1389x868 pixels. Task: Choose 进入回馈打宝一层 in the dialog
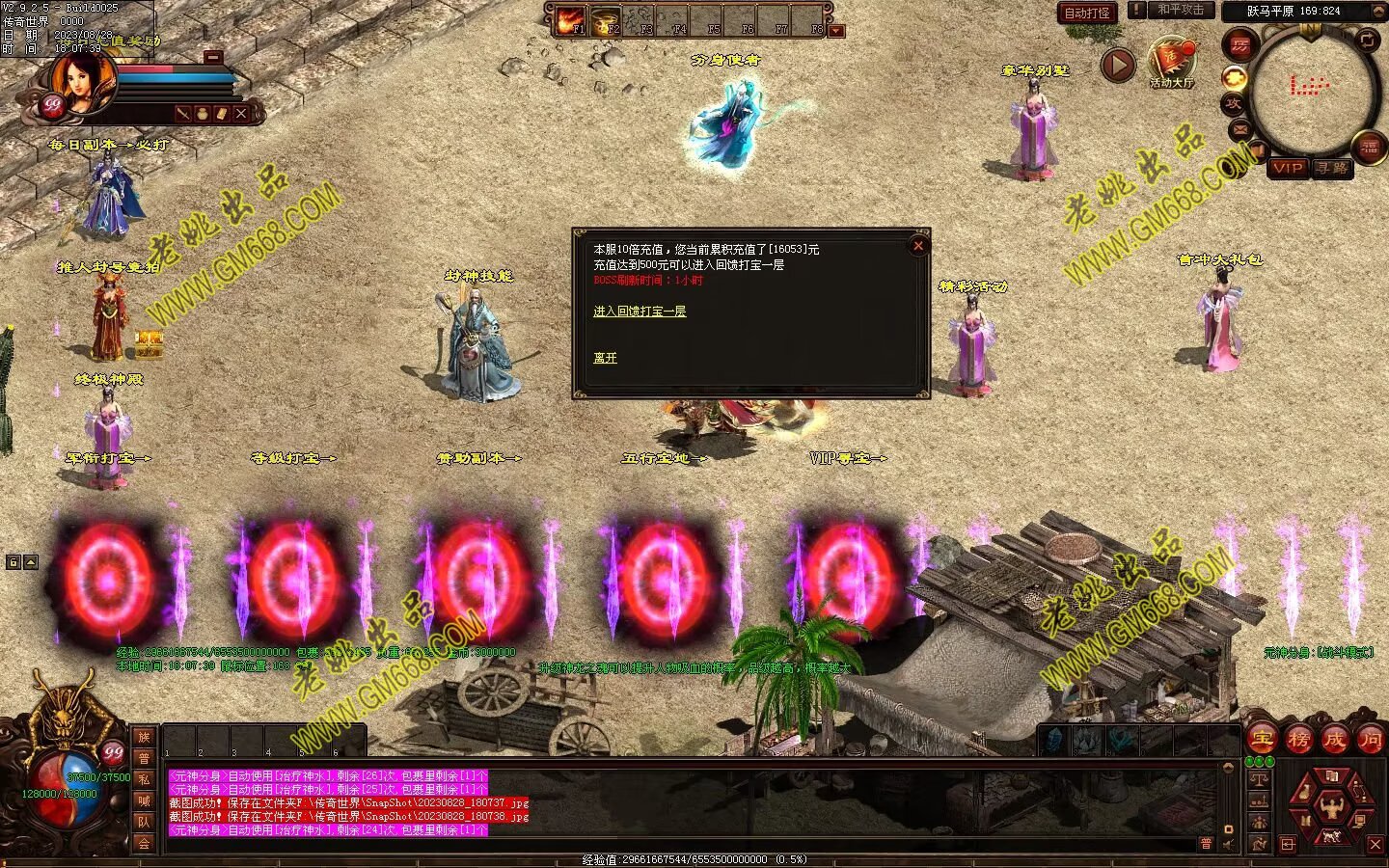point(640,312)
